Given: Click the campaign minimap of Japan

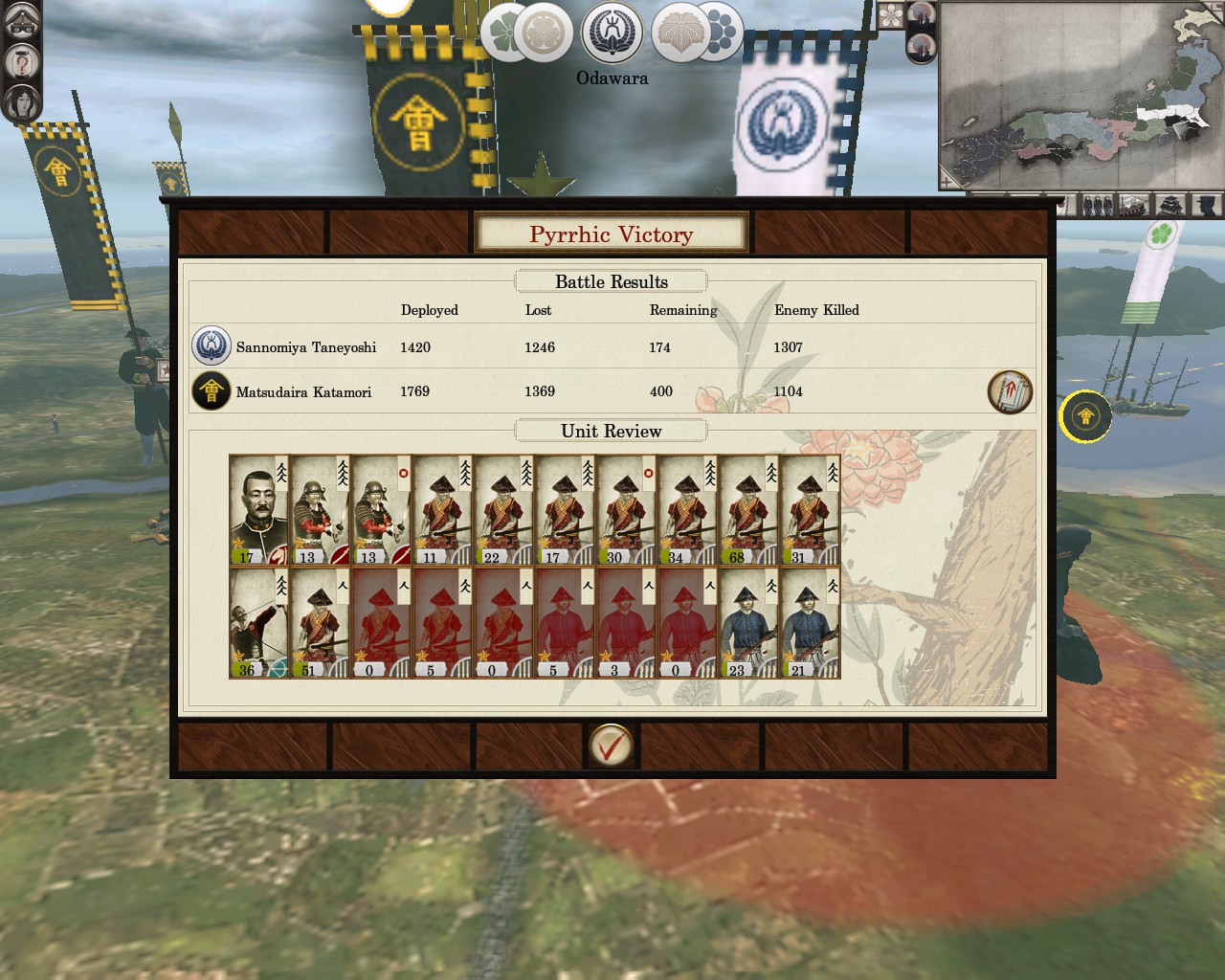Looking at the screenshot, I should point(1081,96).
